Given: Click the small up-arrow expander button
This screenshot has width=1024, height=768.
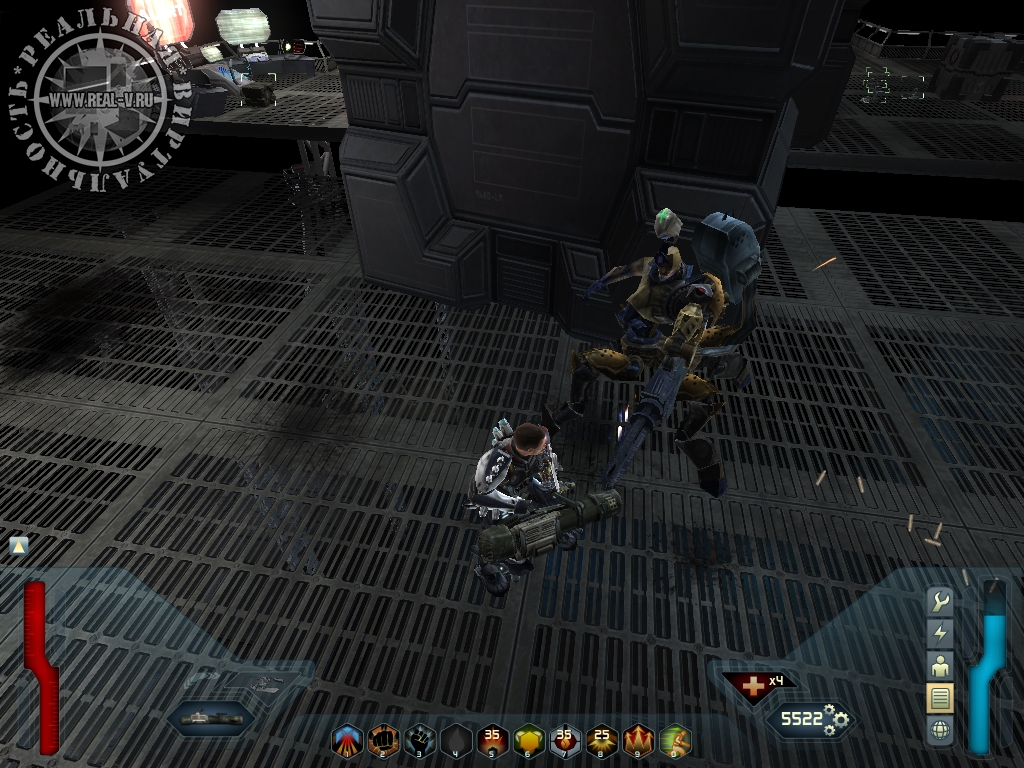Looking at the screenshot, I should 17,546.
